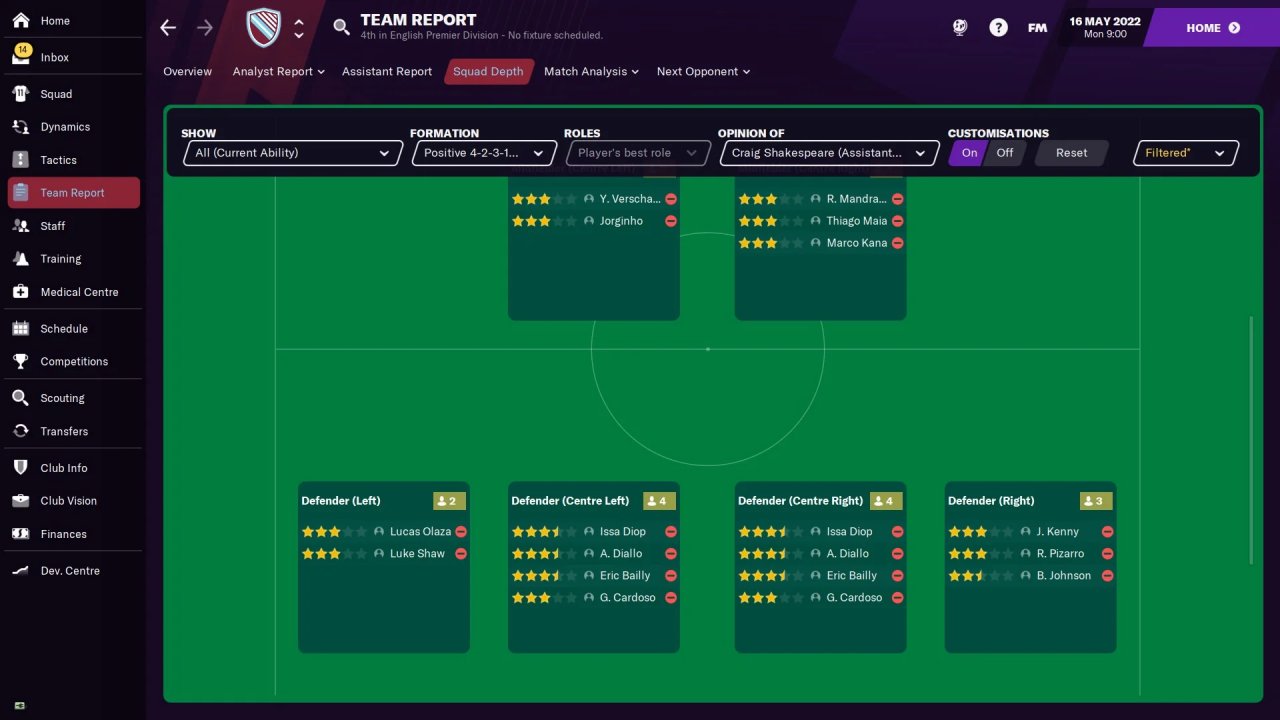Open the search magnifier in header
Viewport: 1280px width, 720px height.
point(342,27)
